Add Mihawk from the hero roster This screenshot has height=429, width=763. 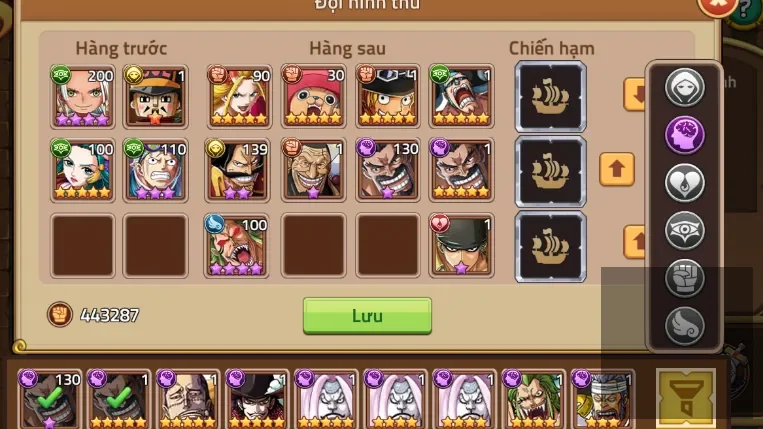click(258, 400)
